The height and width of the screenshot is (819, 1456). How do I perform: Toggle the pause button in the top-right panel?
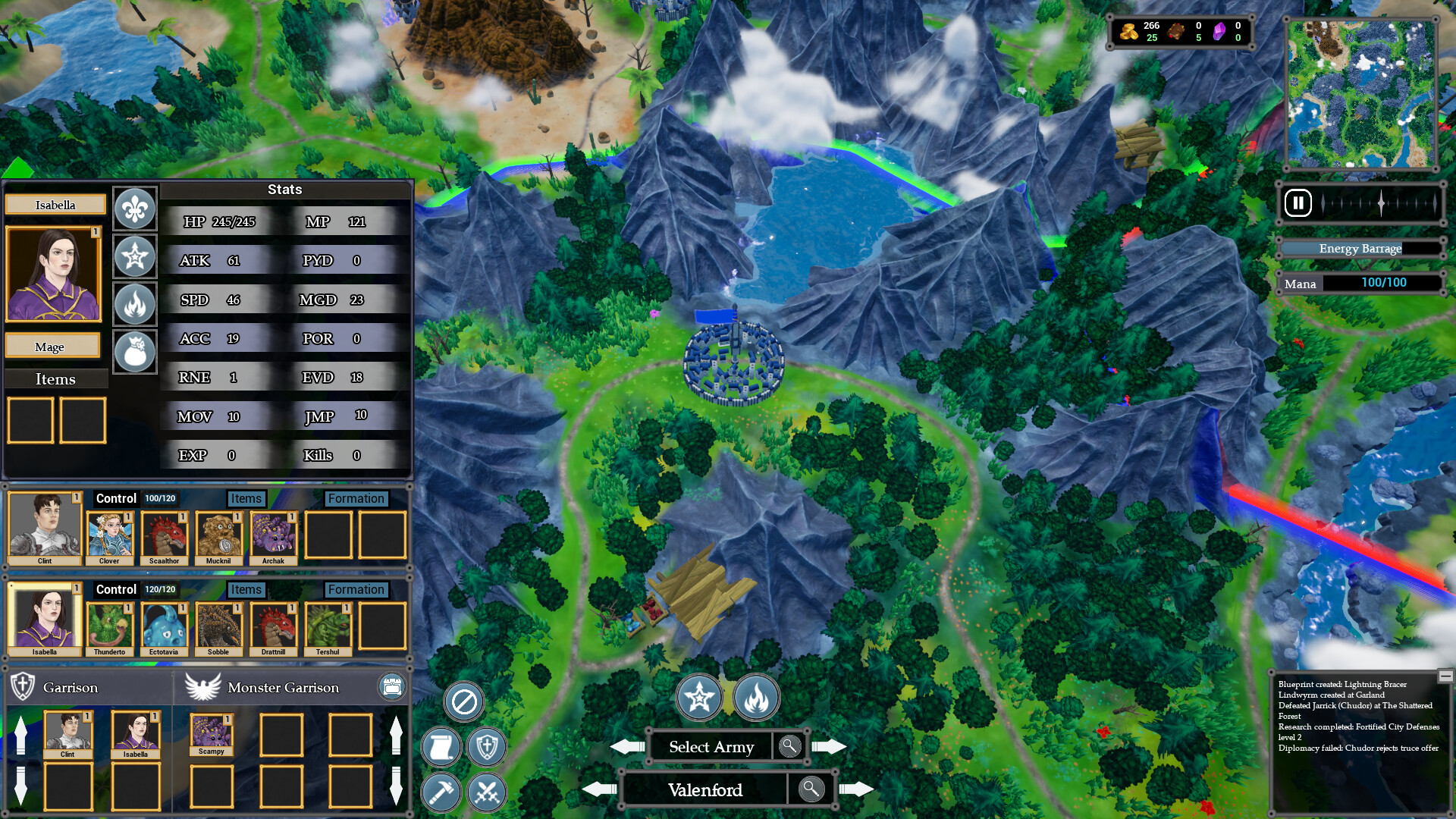pyautogui.click(x=1298, y=203)
